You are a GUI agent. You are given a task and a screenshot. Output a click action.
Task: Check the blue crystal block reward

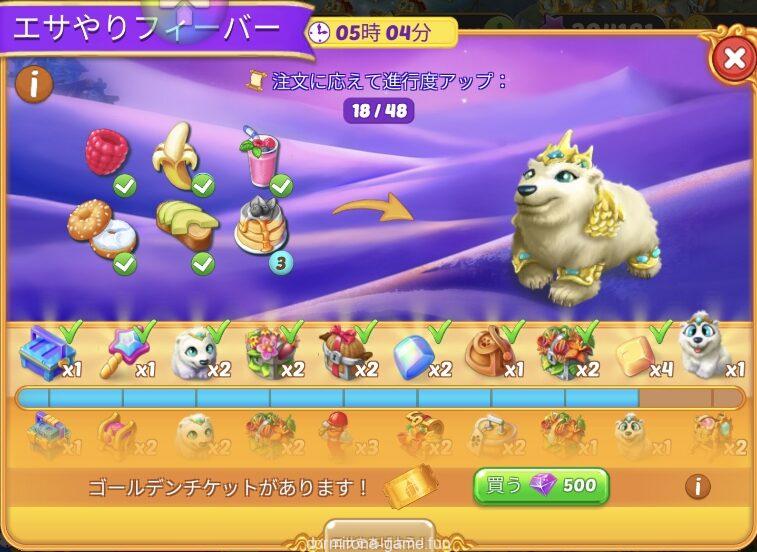[416, 356]
